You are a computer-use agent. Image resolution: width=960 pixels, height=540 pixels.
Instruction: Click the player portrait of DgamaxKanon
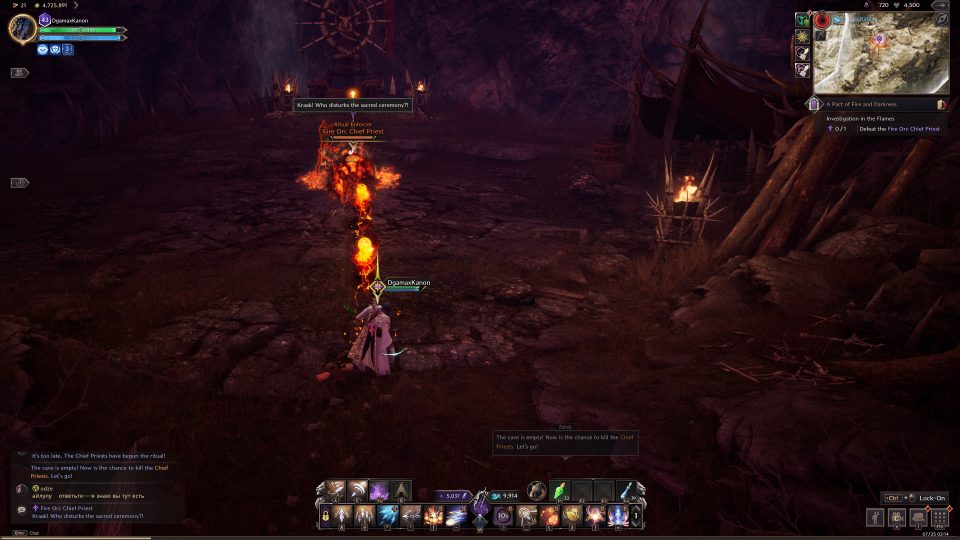[22, 27]
